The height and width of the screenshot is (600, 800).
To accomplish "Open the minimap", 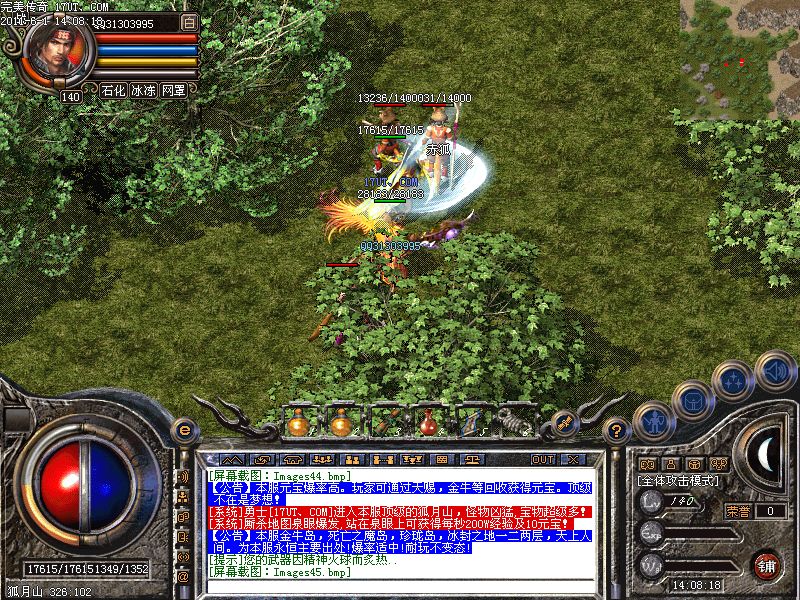I will coord(740,55).
